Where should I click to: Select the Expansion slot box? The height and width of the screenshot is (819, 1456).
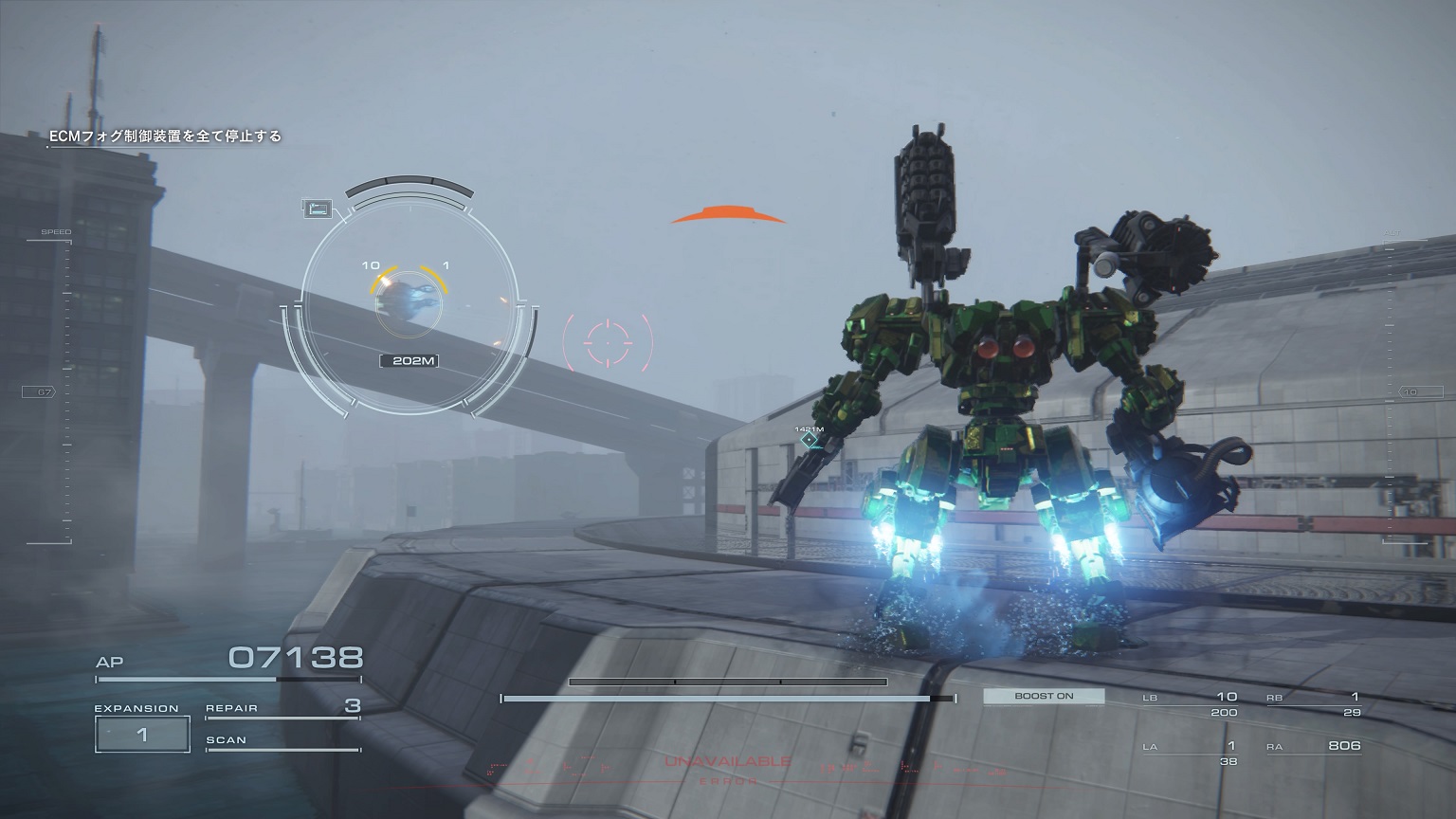tap(142, 735)
